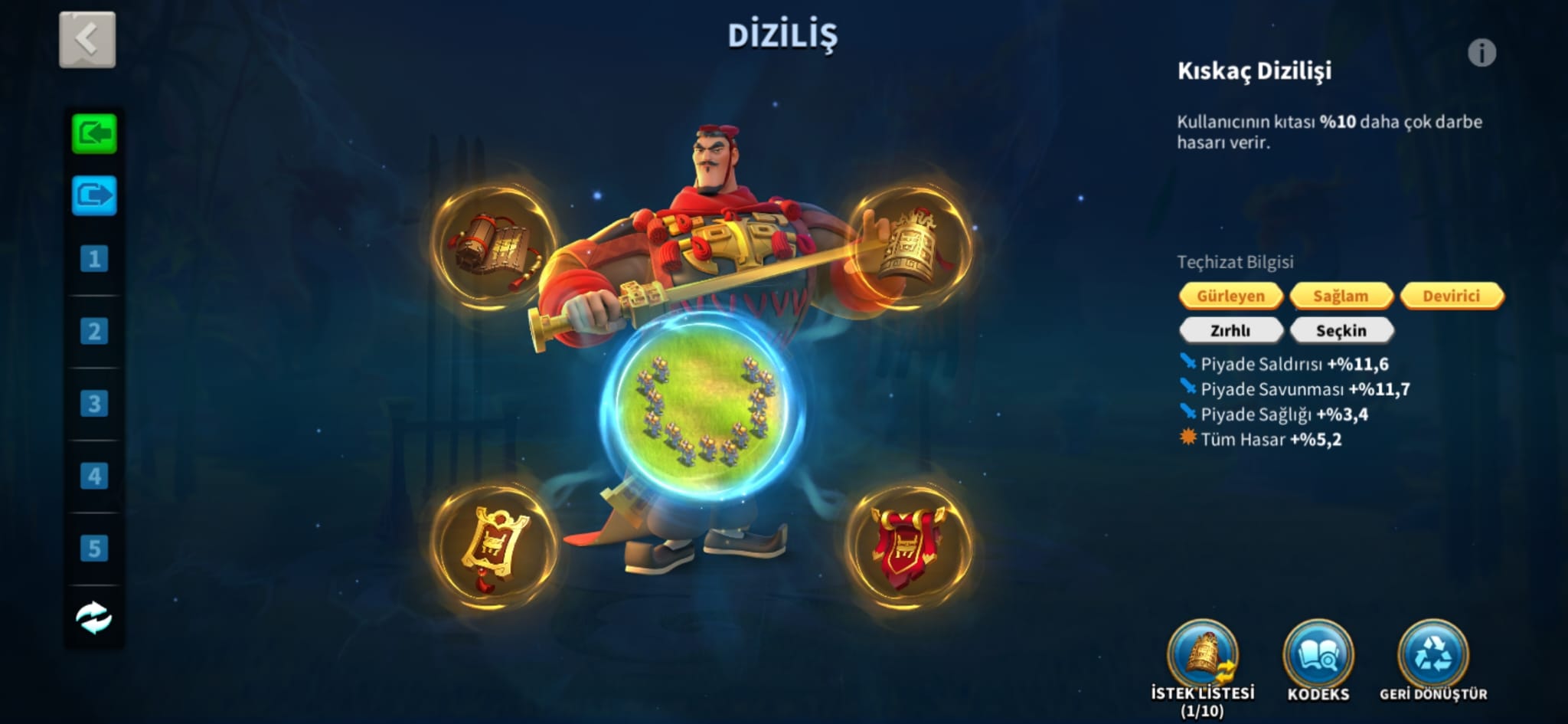Show formation info via the i icon
The height and width of the screenshot is (724, 1568).
click(1481, 53)
